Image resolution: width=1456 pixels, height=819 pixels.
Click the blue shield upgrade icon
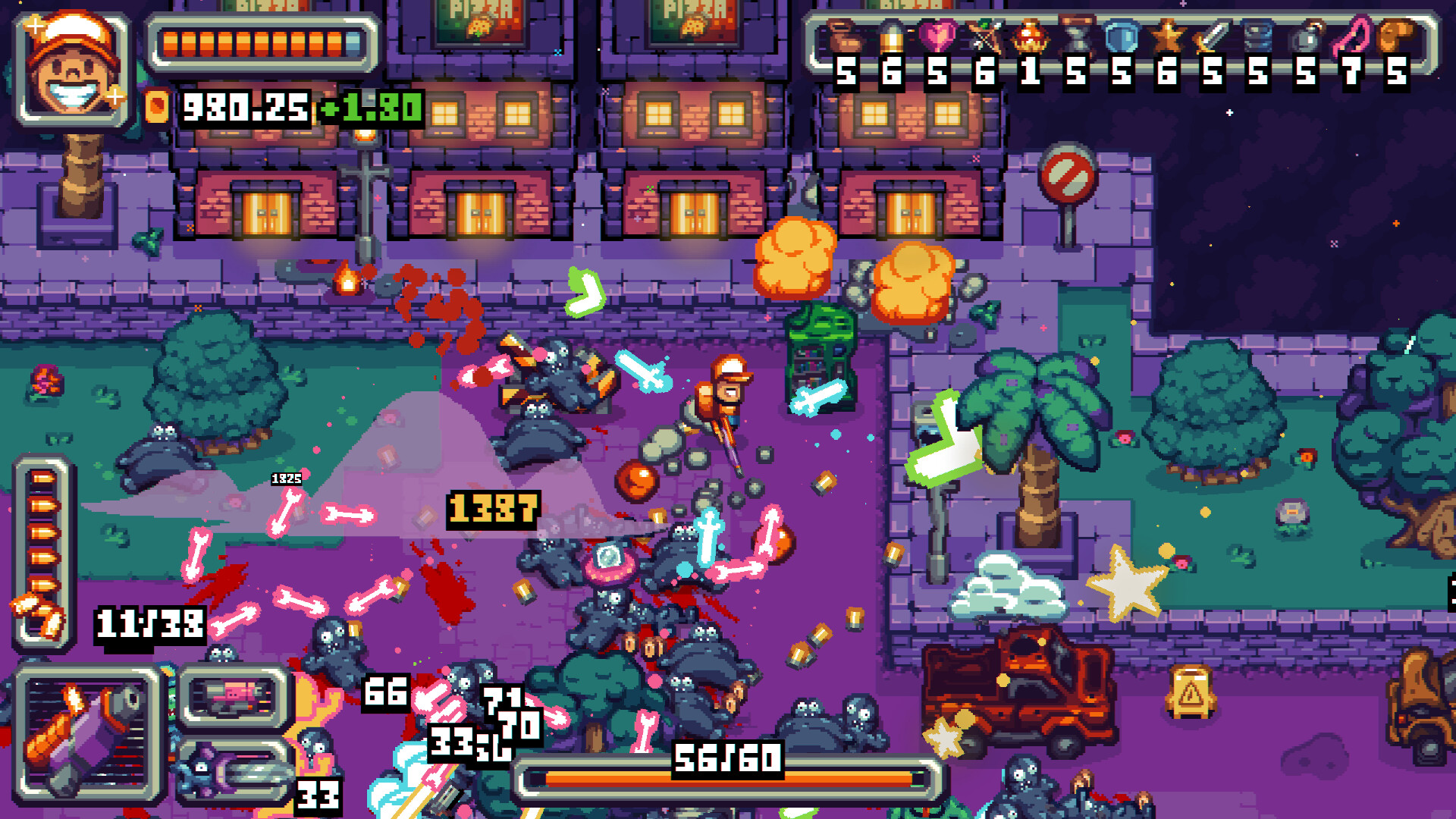pyautogui.click(x=1122, y=36)
